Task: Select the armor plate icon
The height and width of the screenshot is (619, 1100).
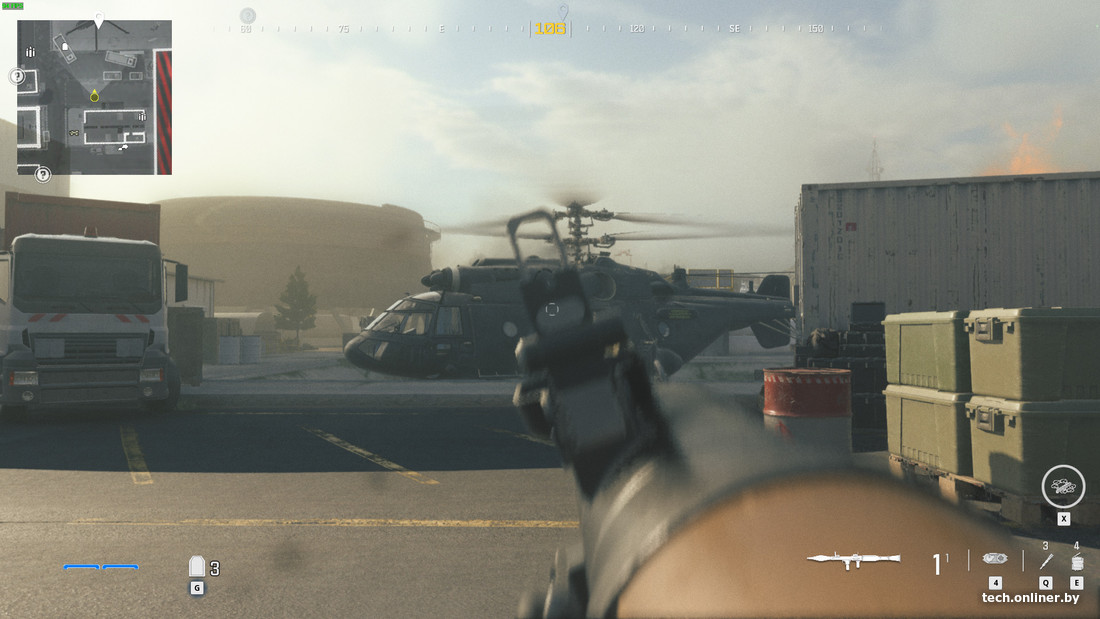Action: pos(197,567)
